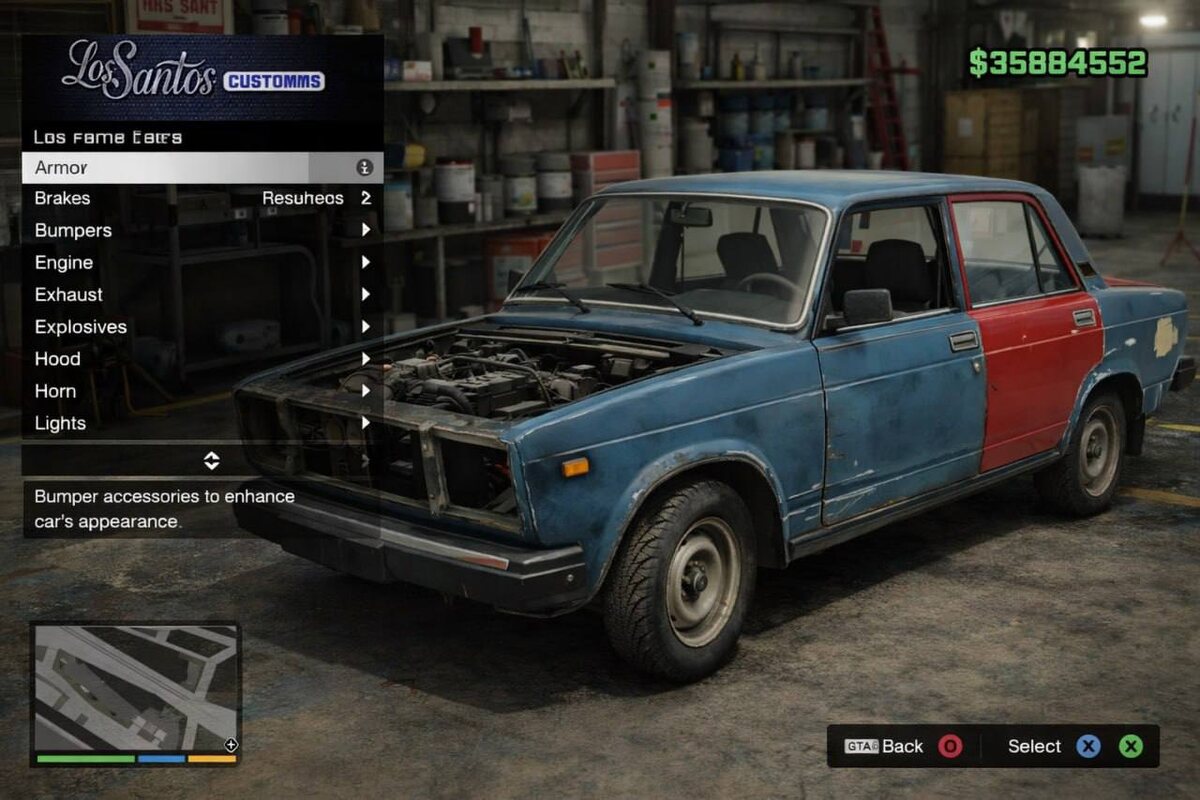Open the Horn options
Viewport: 1200px width, 800px height.
202,390
